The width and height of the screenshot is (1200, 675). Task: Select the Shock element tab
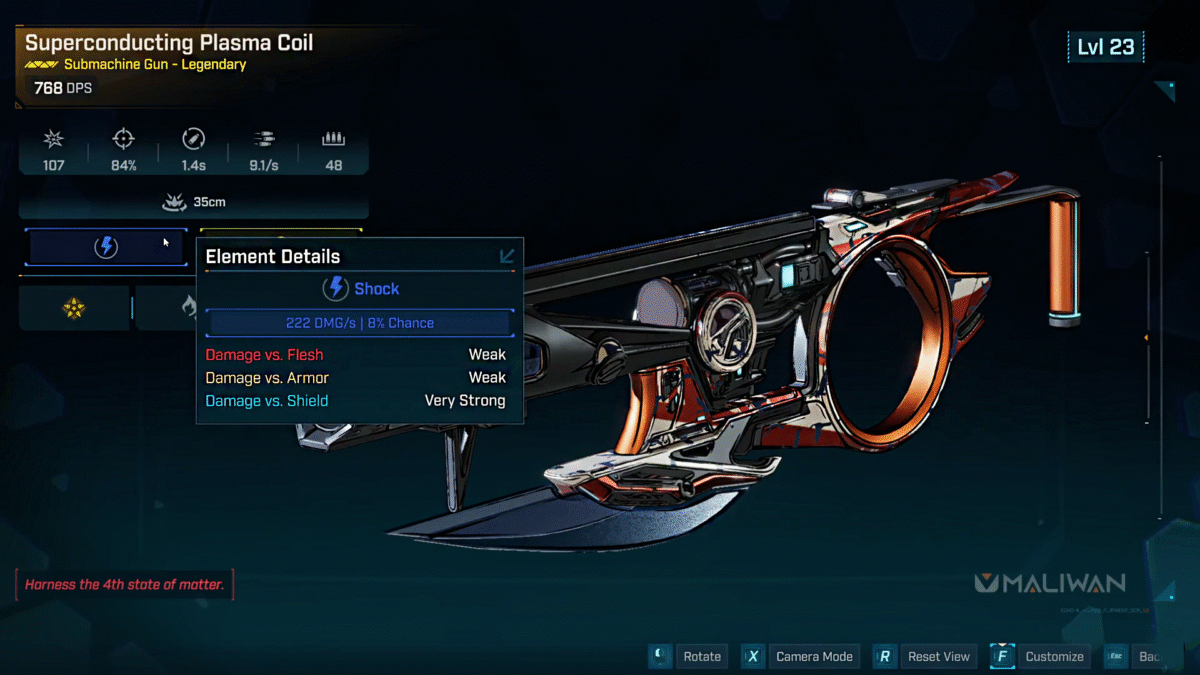coord(106,248)
